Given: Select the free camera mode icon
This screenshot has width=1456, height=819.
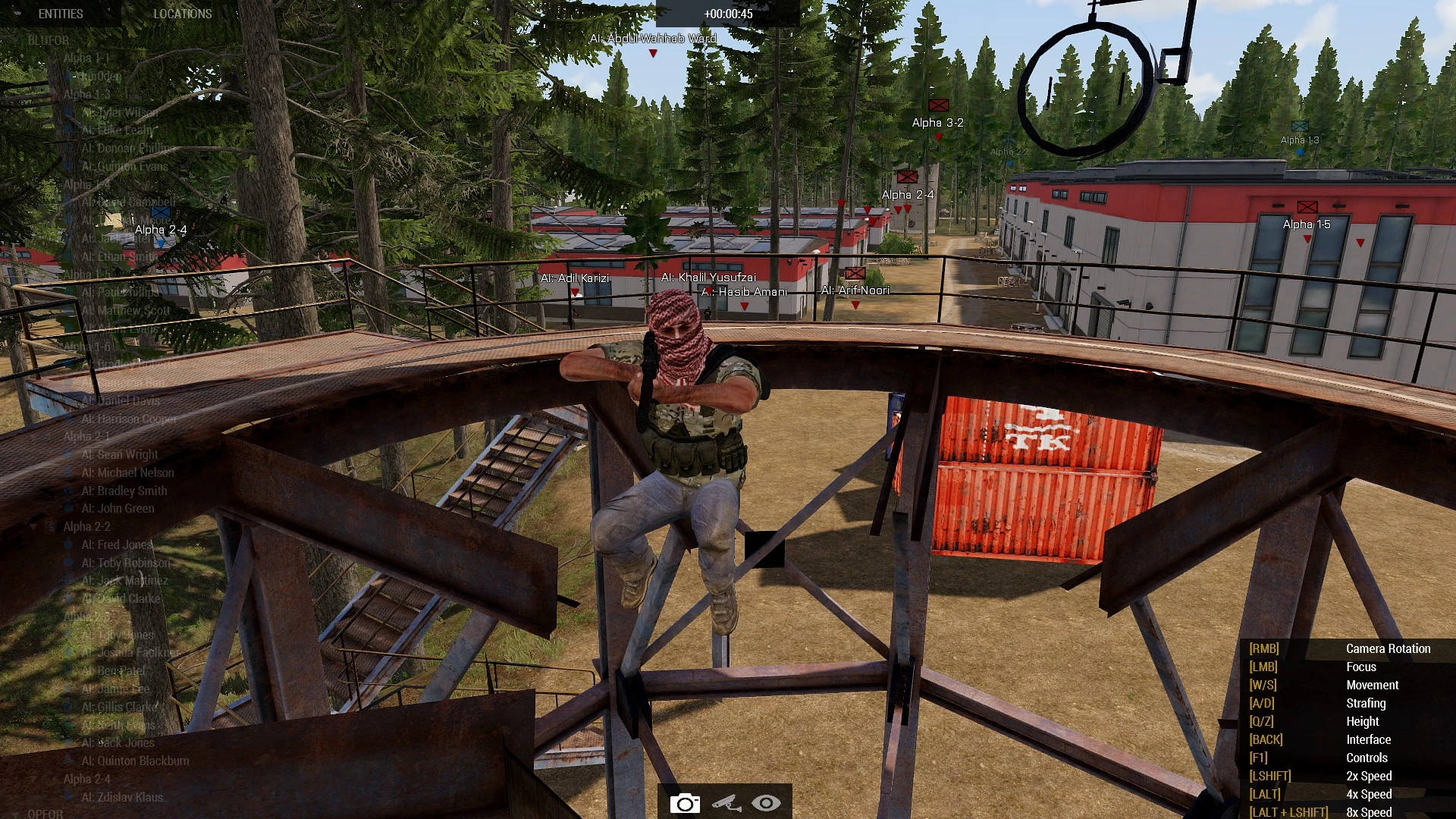Looking at the screenshot, I should click(x=684, y=803).
